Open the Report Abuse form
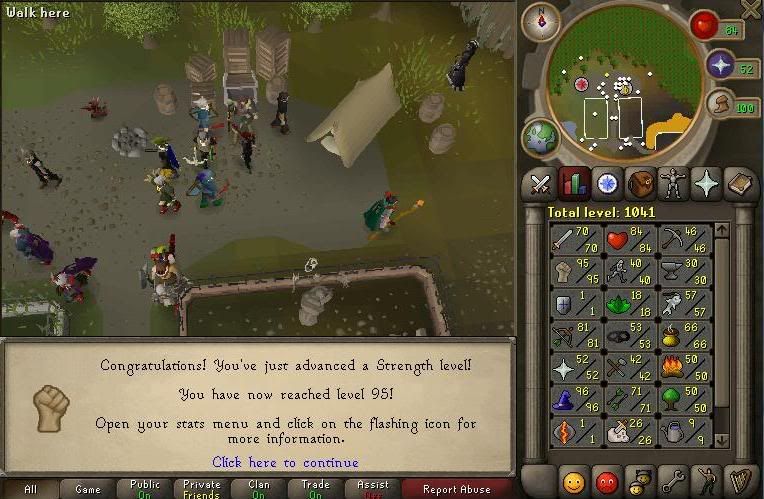The height and width of the screenshot is (499, 764). tap(457, 489)
